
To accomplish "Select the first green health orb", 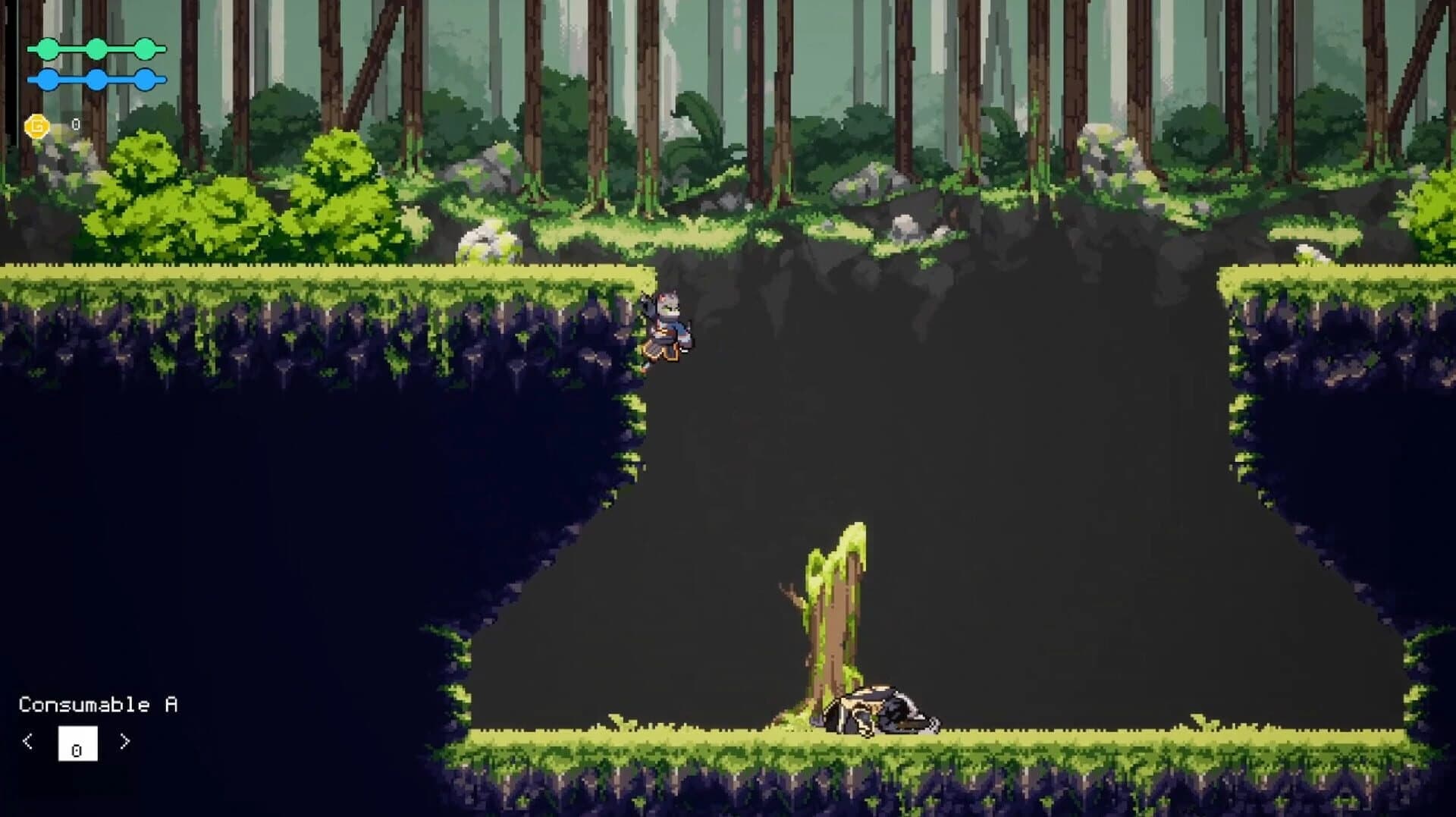I will [47, 49].
